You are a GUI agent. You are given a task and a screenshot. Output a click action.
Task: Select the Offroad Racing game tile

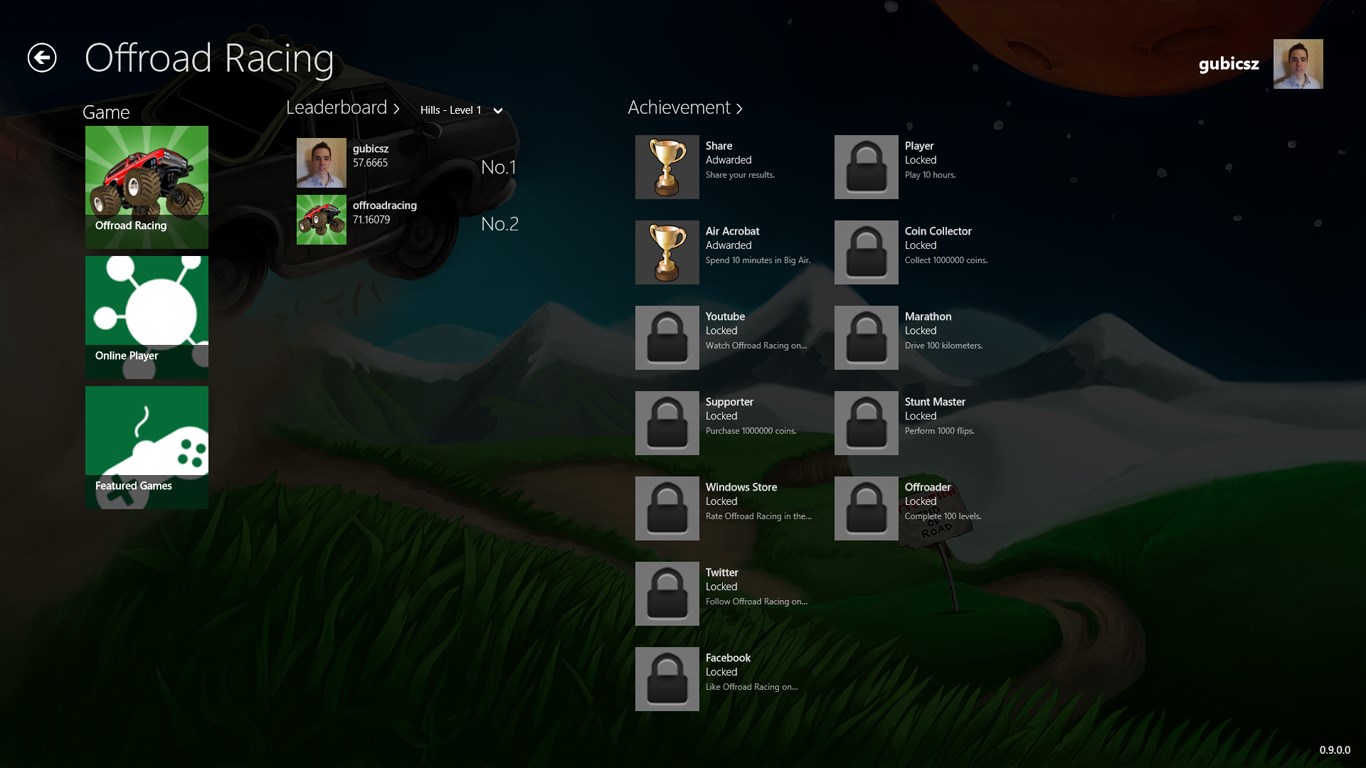pyautogui.click(x=147, y=186)
